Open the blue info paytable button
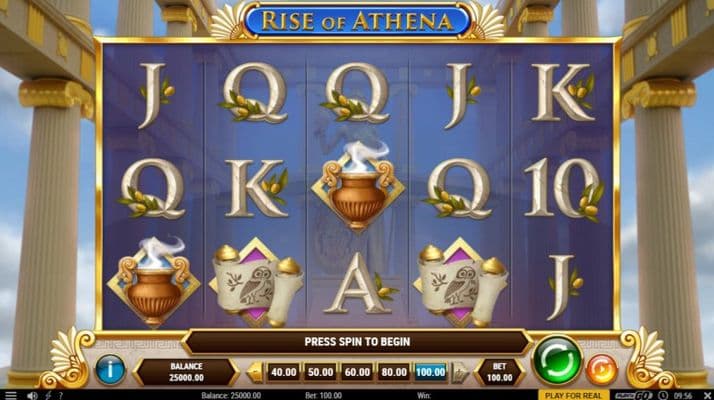The width and height of the screenshot is (714, 400). coord(110,371)
